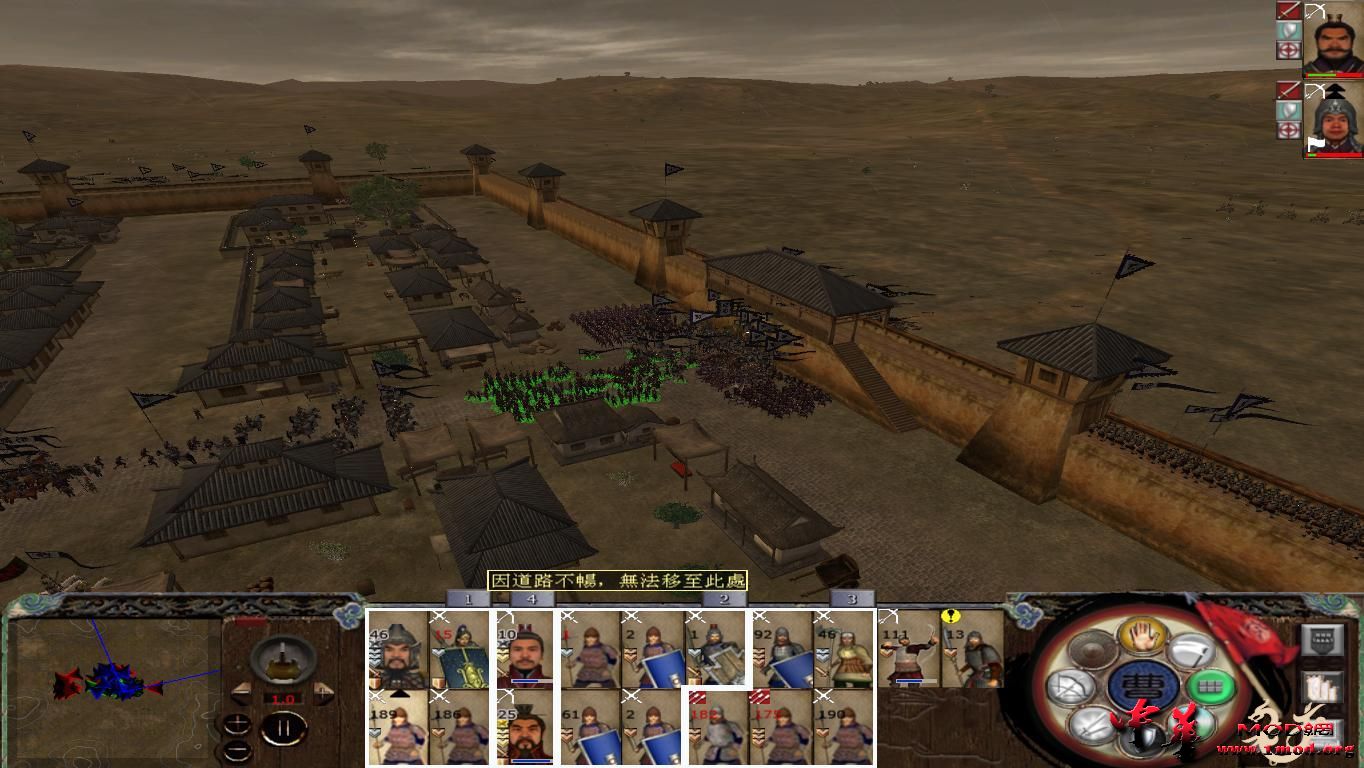This screenshot has height=768, width=1364.
Task: Click the arrow to raise the 1.0 speed
Action: pyautogui.click(x=323, y=692)
